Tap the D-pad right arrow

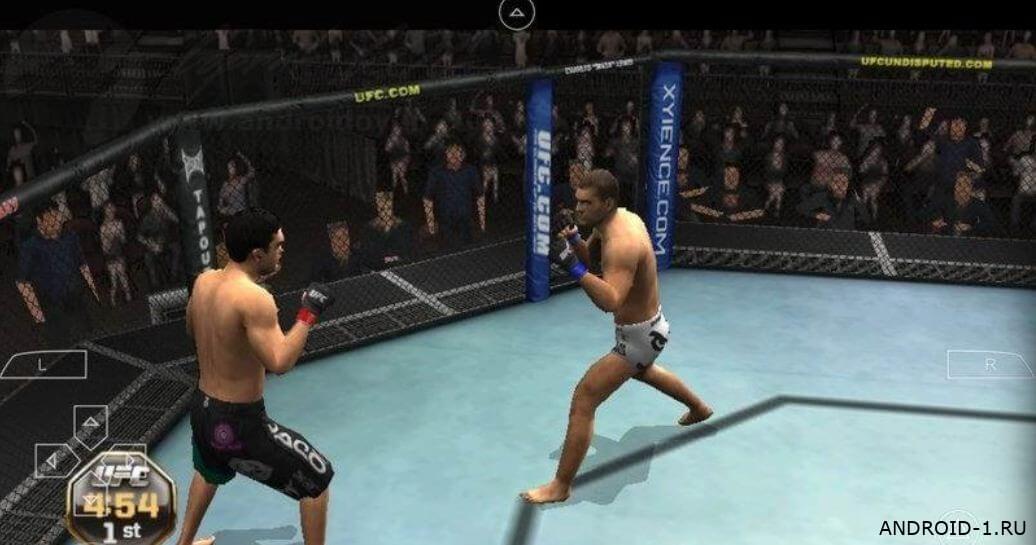tap(128, 460)
